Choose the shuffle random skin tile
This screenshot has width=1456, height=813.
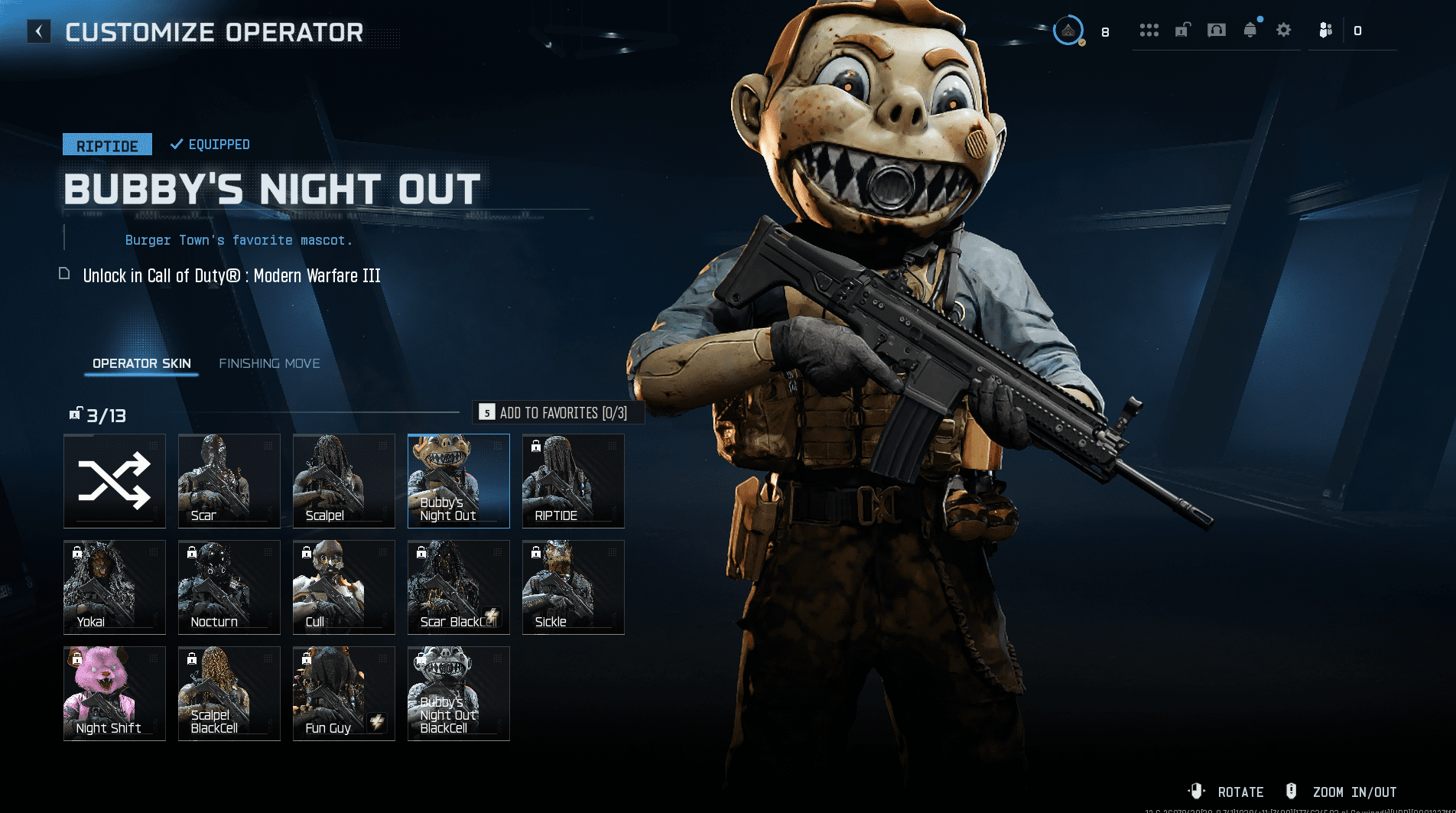point(115,481)
